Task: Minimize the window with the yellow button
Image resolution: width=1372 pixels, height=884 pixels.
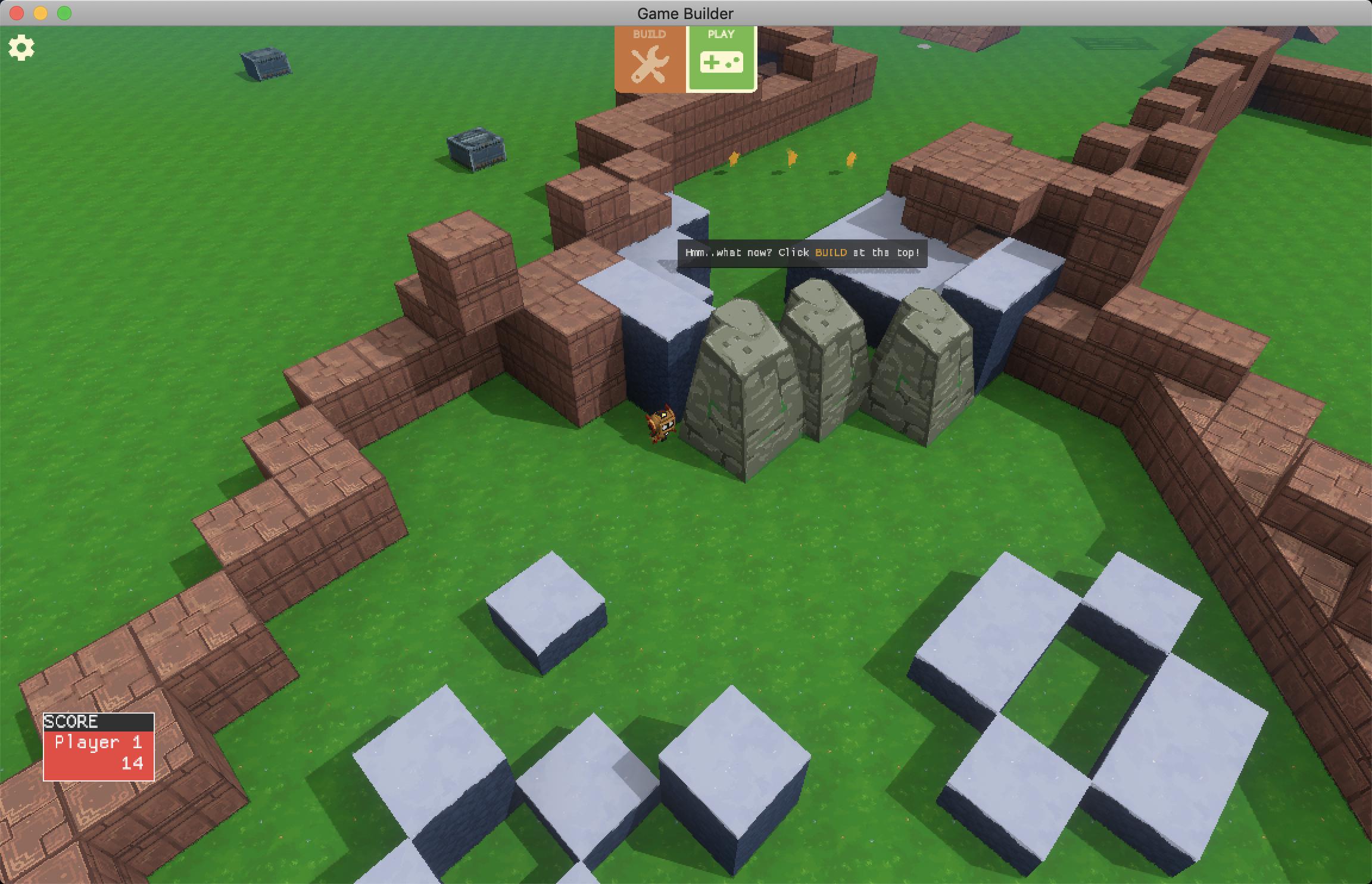Action: pos(40,13)
